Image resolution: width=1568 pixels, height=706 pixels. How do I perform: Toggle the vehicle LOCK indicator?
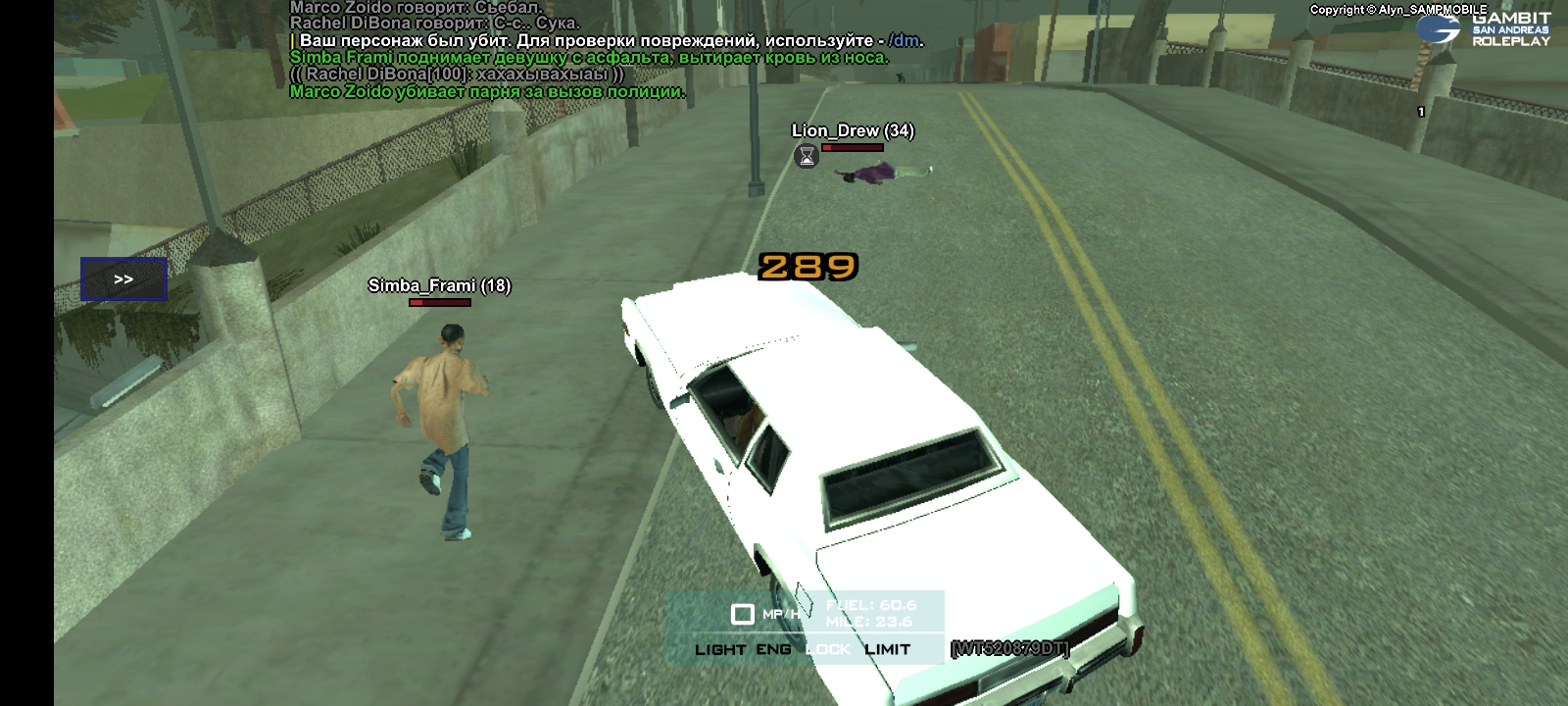[x=828, y=649]
